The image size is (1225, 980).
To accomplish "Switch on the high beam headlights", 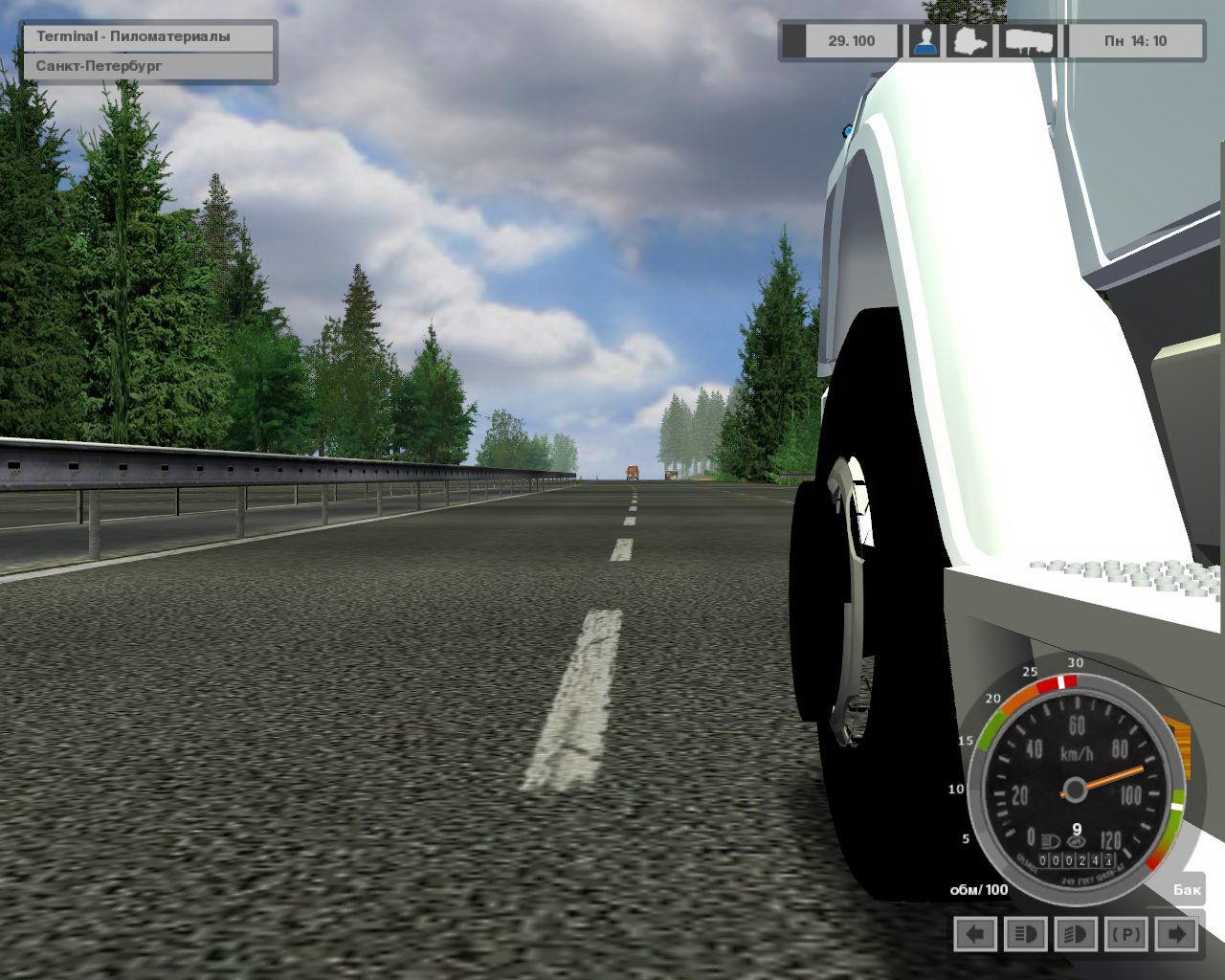I will pyautogui.click(x=1025, y=934).
